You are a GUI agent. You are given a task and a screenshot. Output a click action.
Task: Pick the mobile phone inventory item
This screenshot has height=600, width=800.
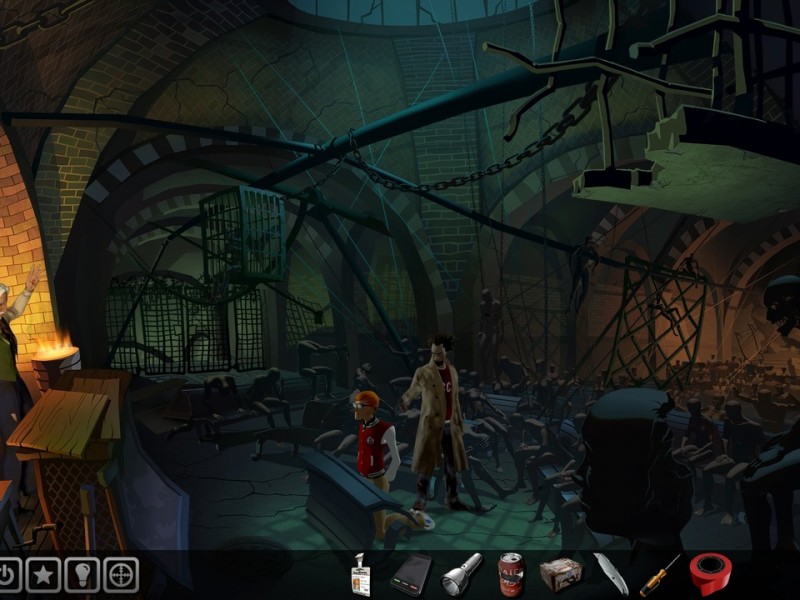(411, 574)
